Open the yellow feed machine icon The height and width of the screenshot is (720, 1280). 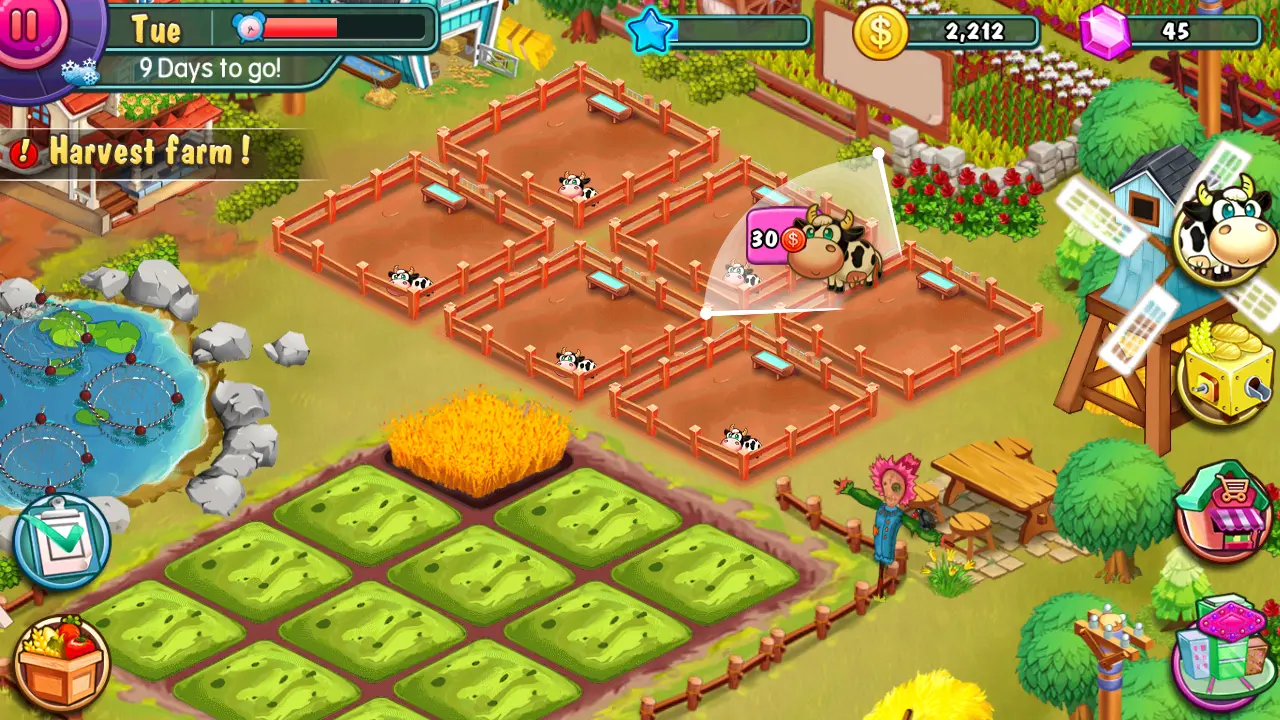1227,371
